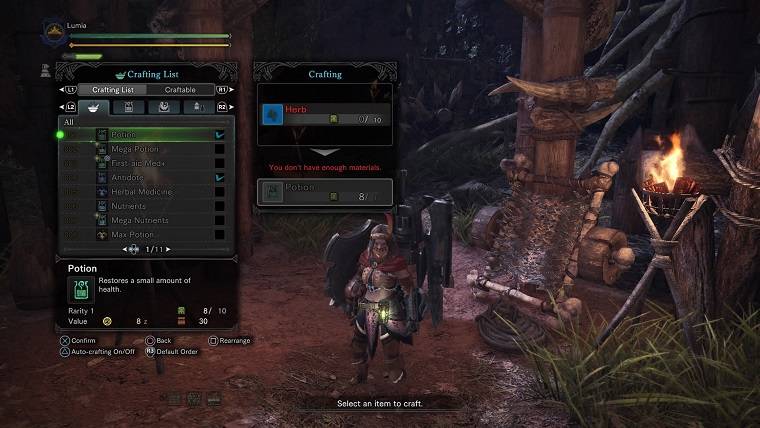This screenshot has height=428, width=760.
Task: Tick the Max Potion auto-craft checkbox
Action: pyautogui.click(x=219, y=234)
